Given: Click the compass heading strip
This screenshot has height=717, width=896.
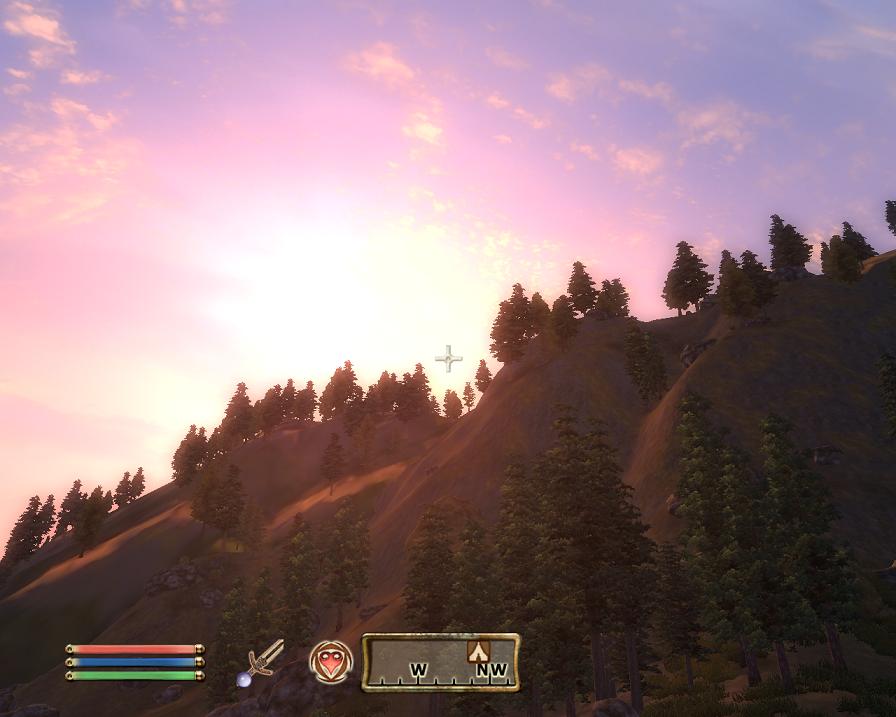Looking at the screenshot, I should [440, 663].
